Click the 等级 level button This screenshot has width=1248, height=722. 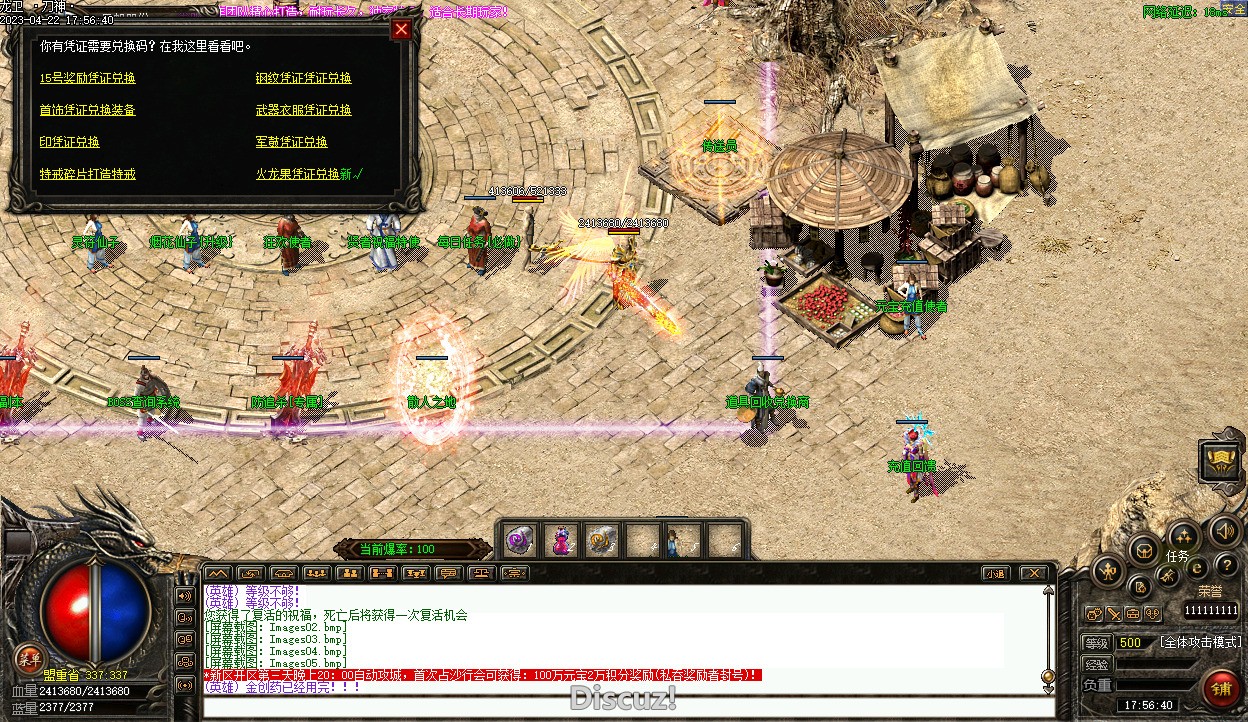(x=1097, y=642)
